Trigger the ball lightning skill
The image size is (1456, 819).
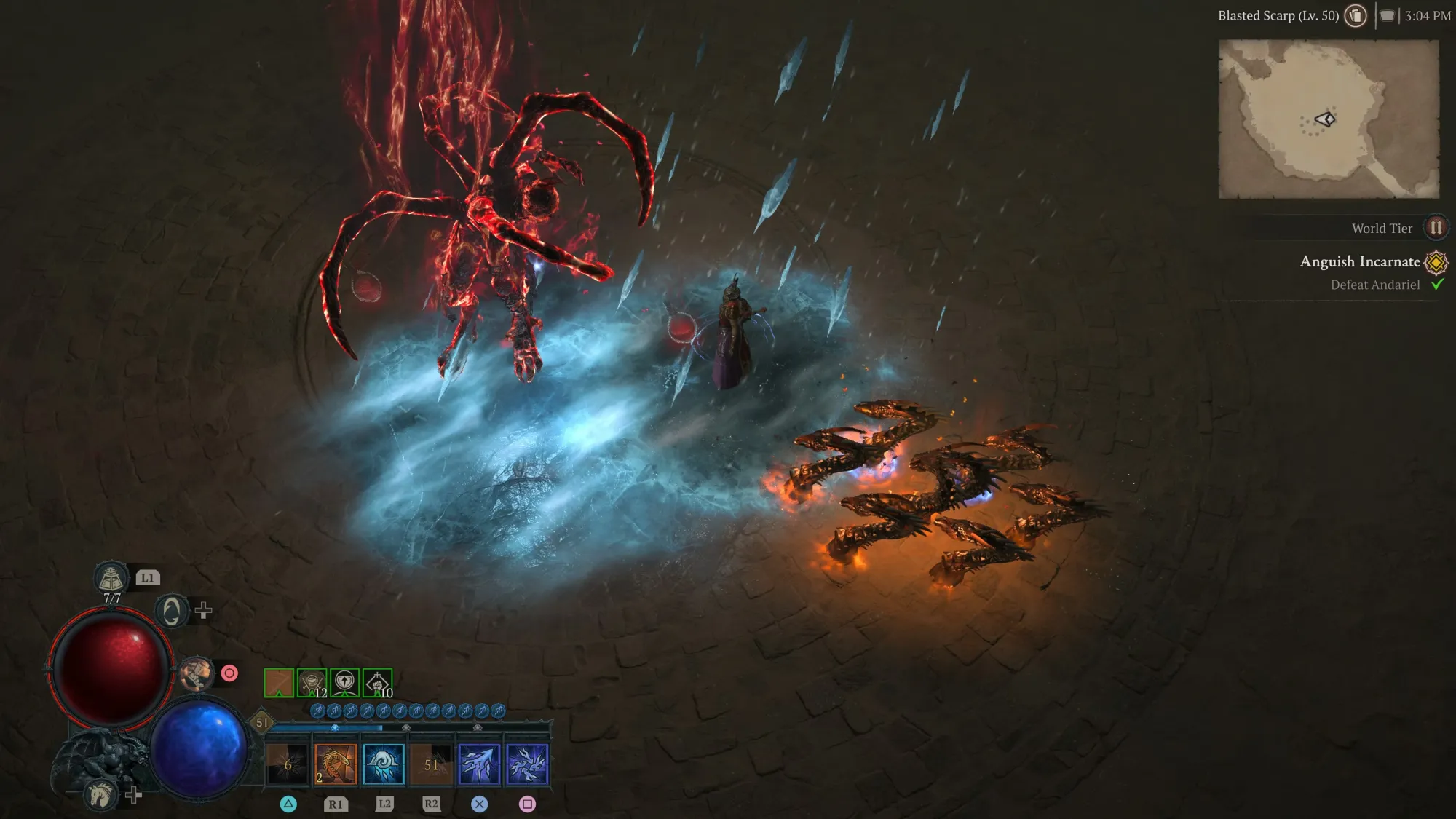click(527, 764)
